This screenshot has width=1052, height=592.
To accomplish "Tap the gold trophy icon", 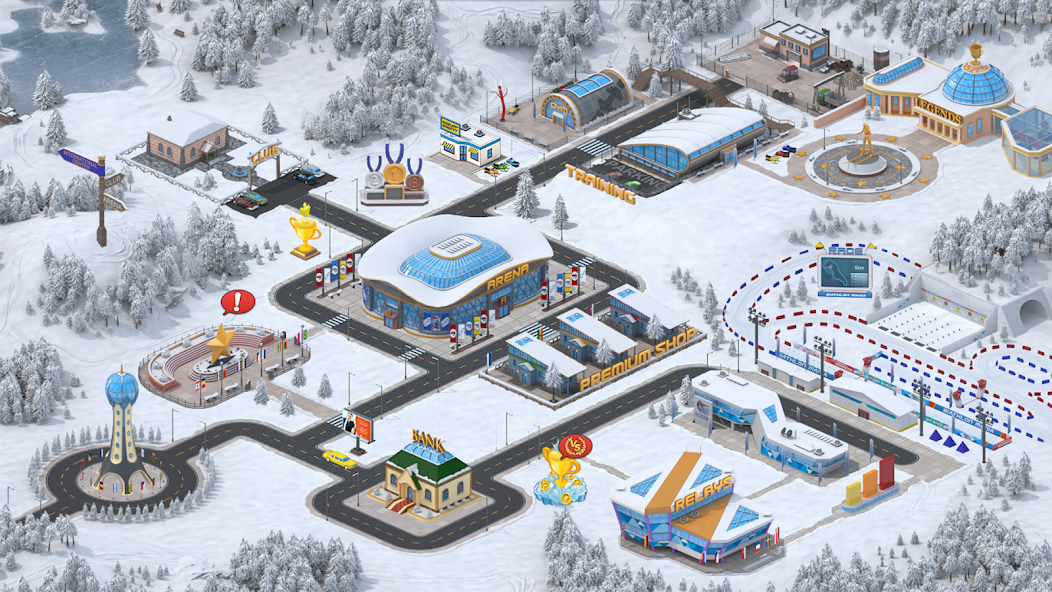I will [305, 232].
